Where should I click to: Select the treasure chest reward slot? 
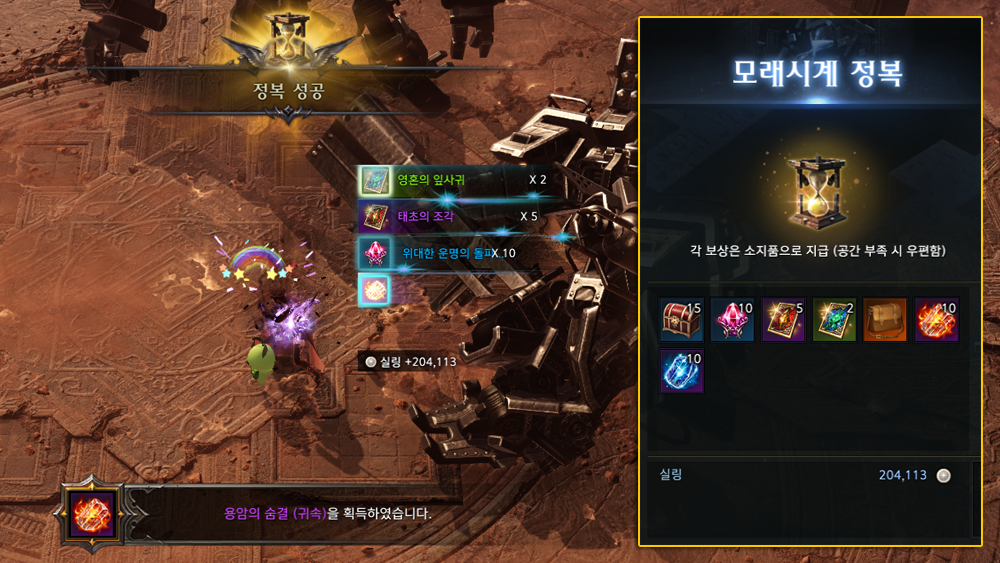[x=682, y=320]
